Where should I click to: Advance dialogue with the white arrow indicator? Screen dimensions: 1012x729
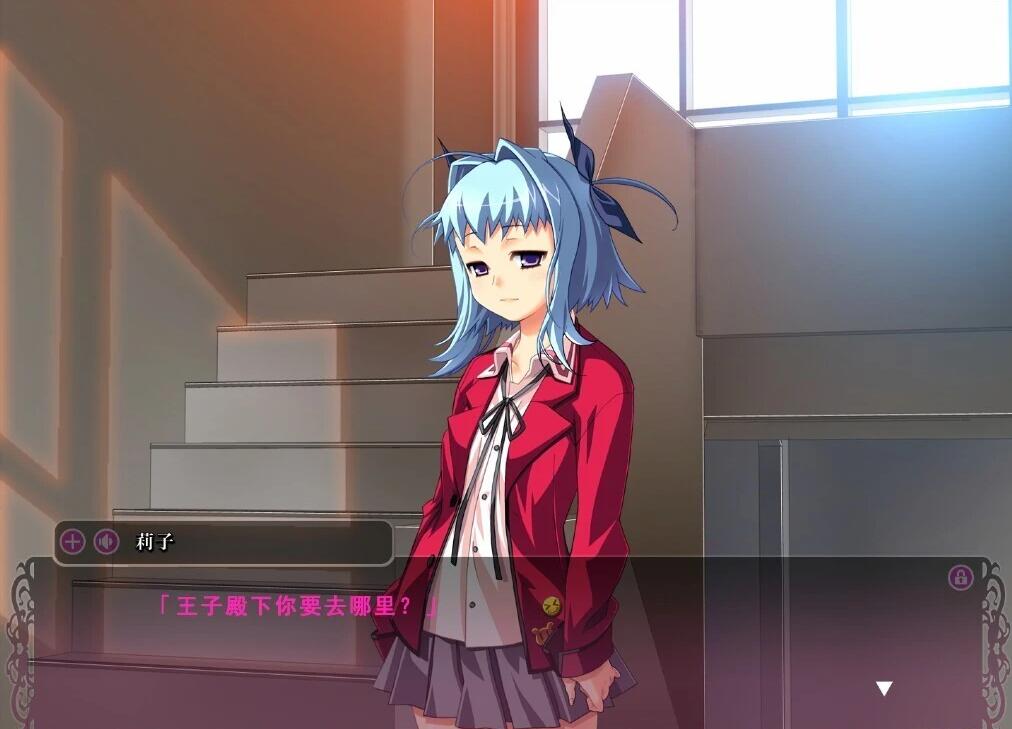[x=884, y=688]
